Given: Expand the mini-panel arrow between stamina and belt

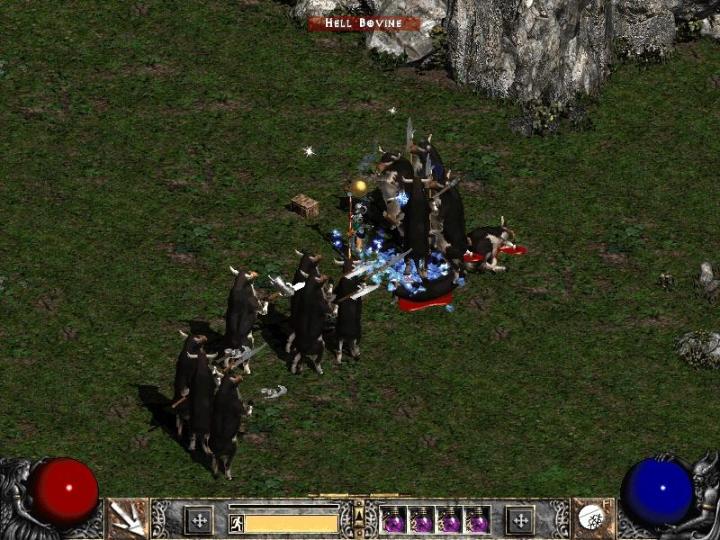Looking at the screenshot, I should 359,519.
